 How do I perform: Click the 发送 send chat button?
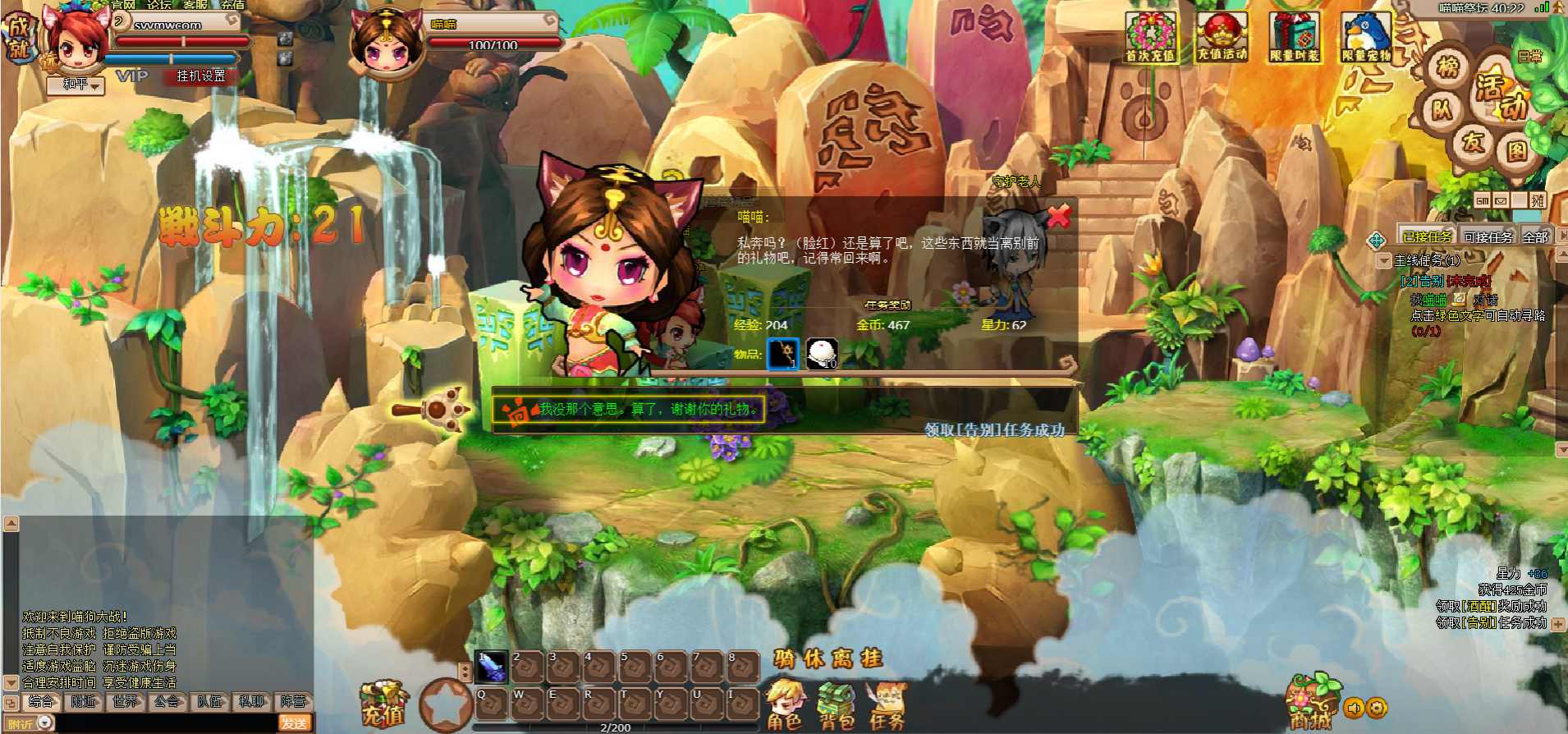[294, 723]
